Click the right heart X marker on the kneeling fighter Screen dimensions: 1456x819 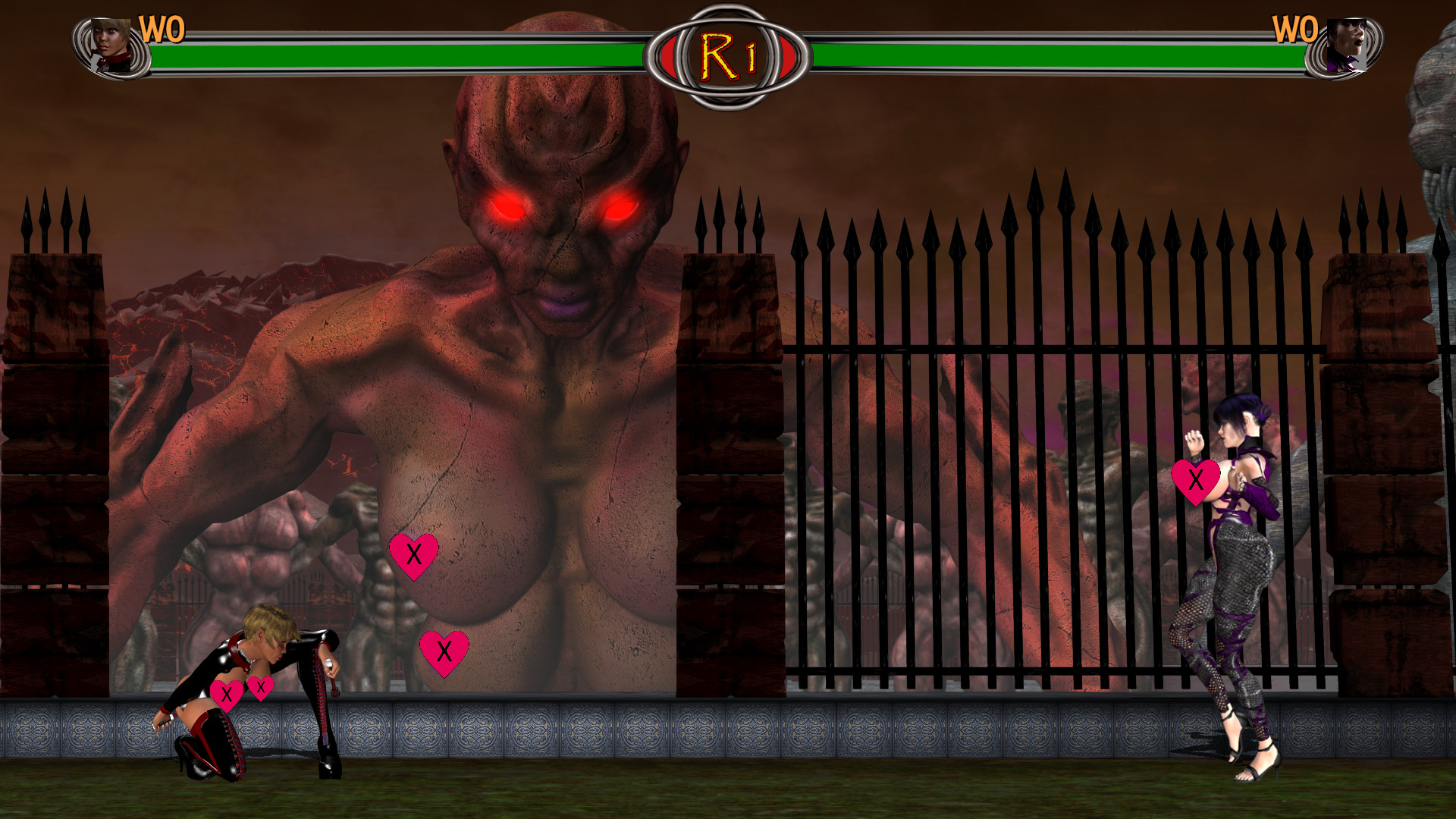[x=262, y=686]
